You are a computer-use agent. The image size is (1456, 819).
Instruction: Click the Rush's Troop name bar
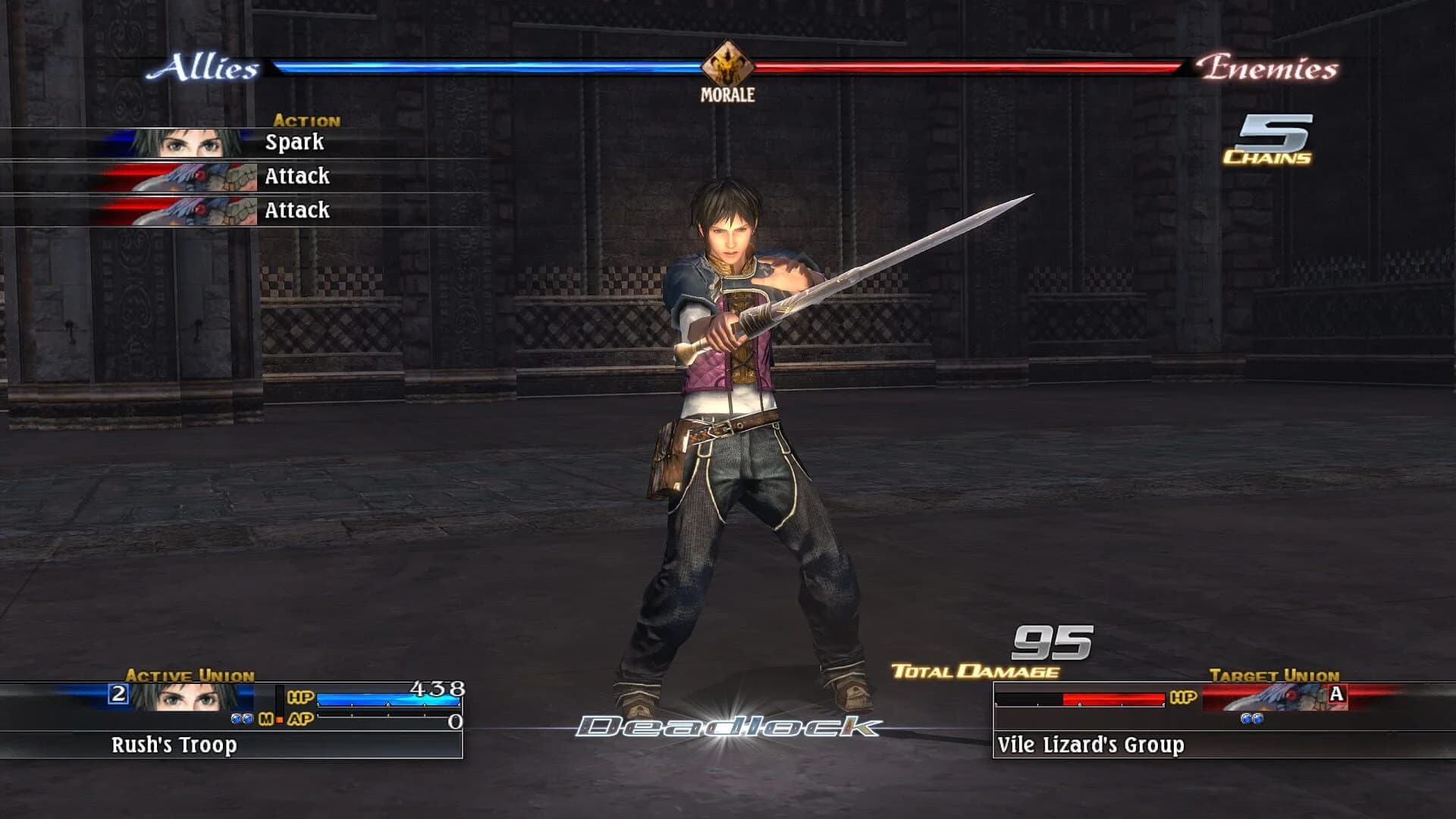coord(174,745)
